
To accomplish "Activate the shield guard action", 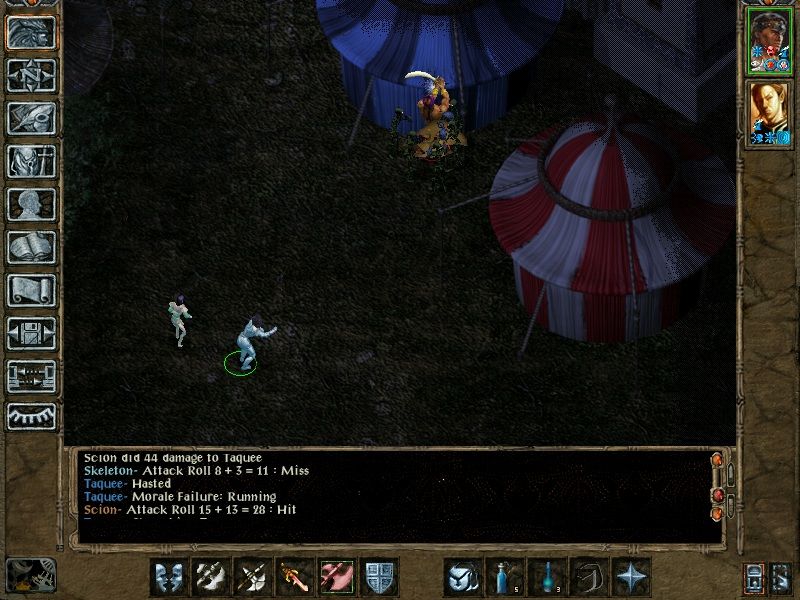I will coord(379,577).
